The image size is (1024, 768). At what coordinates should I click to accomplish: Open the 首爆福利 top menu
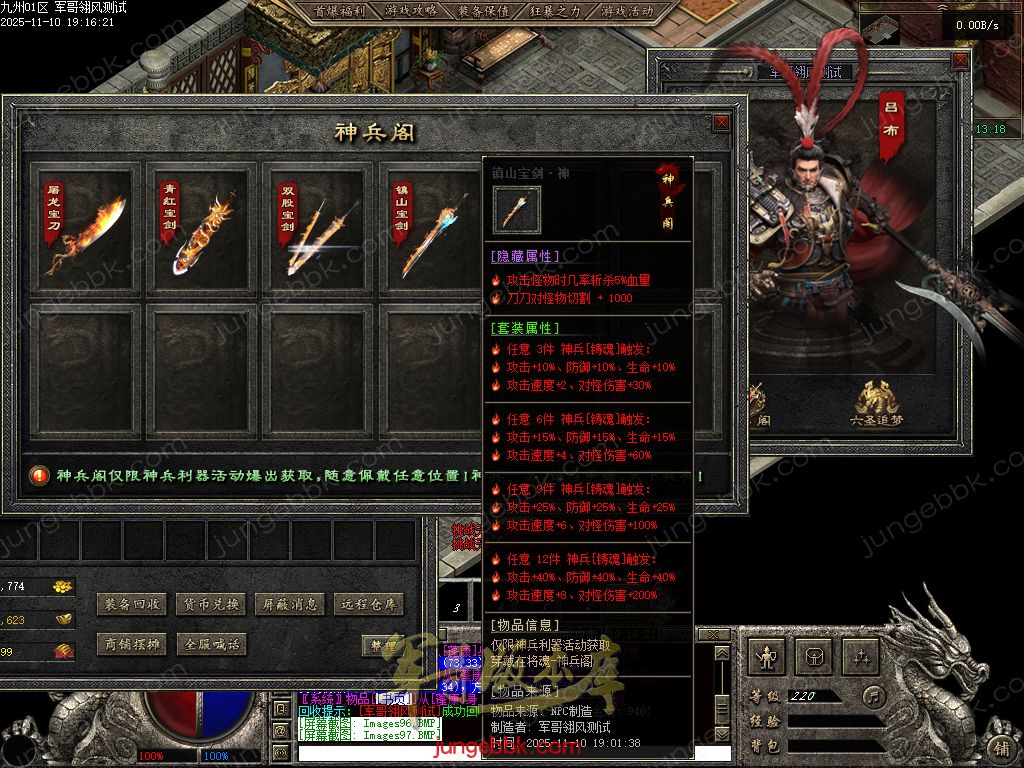pyautogui.click(x=339, y=11)
